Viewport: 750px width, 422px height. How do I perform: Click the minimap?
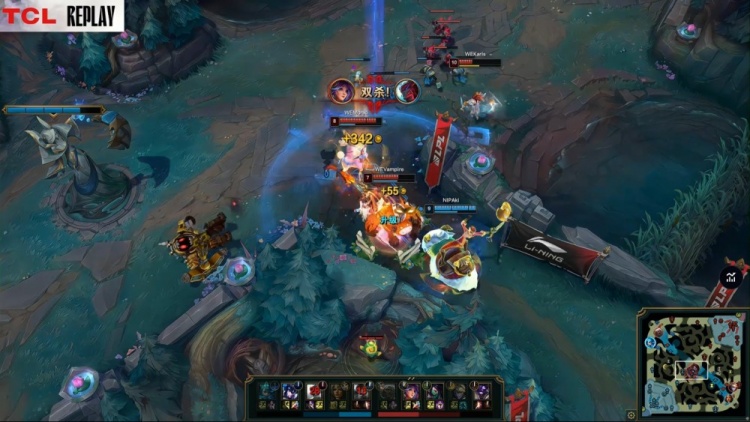click(x=692, y=364)
